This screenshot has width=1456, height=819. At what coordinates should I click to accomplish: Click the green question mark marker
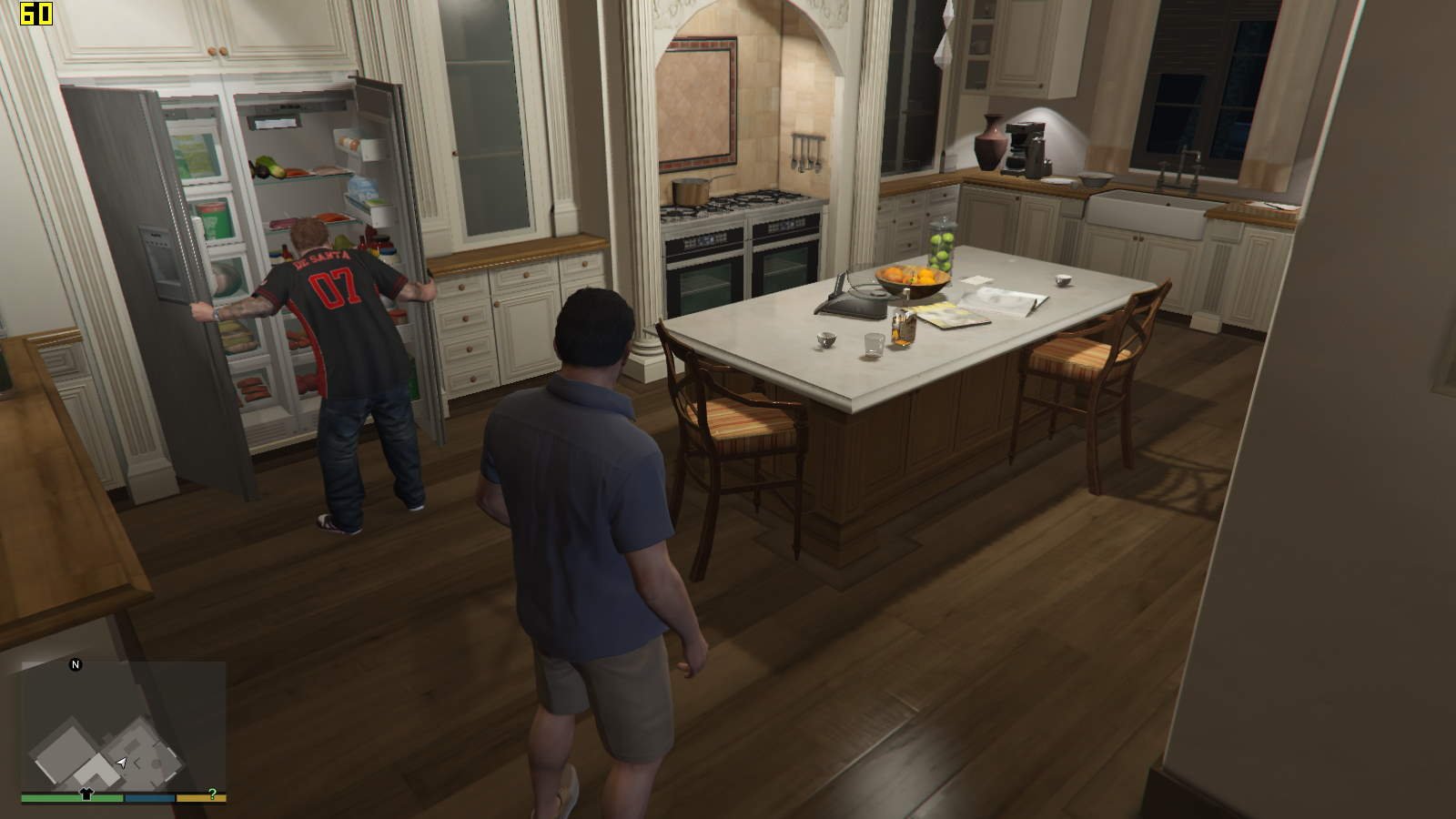[212, 794]
